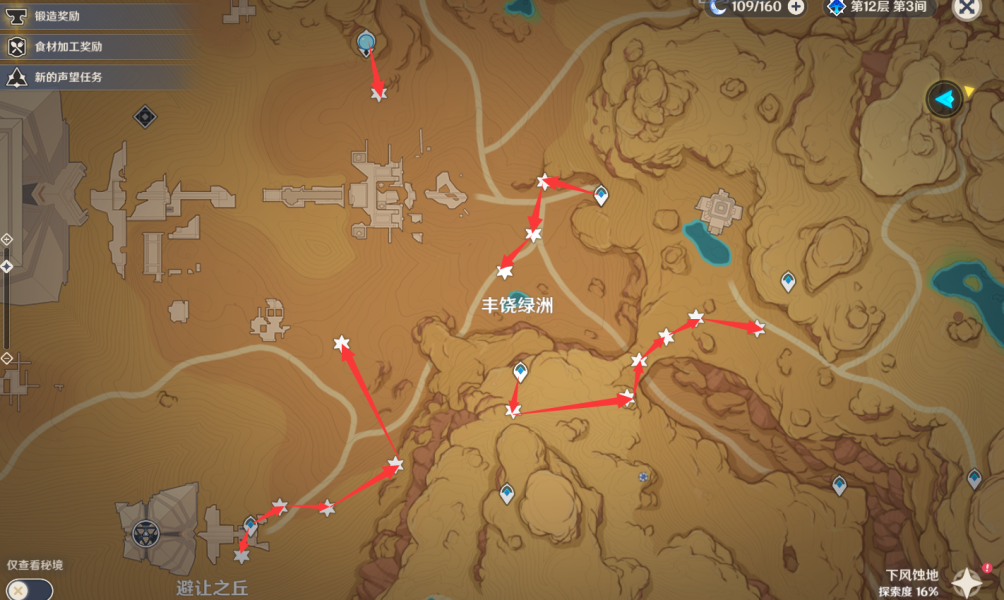Close the map with the X button
The width and height of the screenshot is (1004, 600).
(966, 8)
